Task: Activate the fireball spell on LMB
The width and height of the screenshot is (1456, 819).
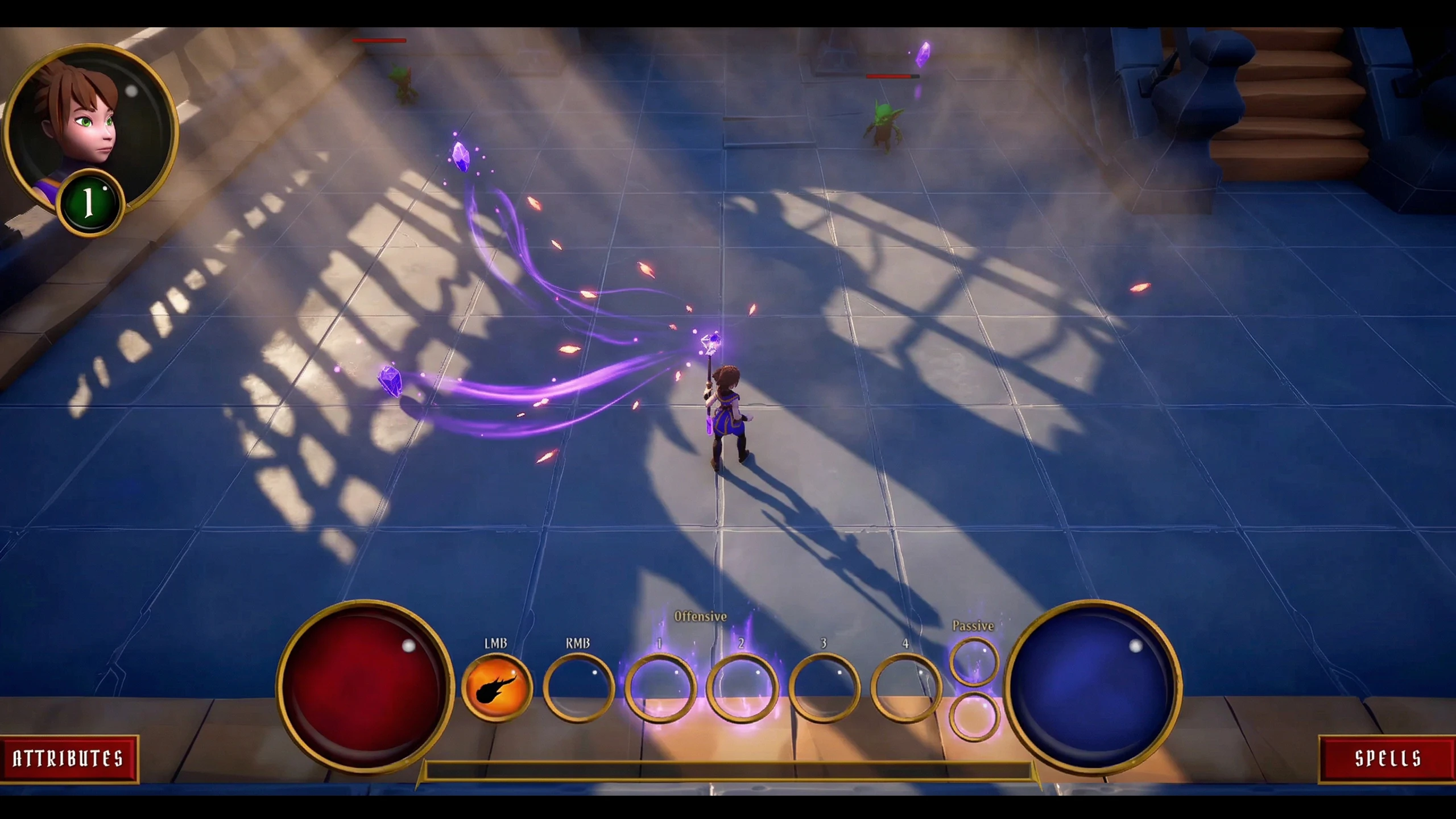Action: click(497, 688)
